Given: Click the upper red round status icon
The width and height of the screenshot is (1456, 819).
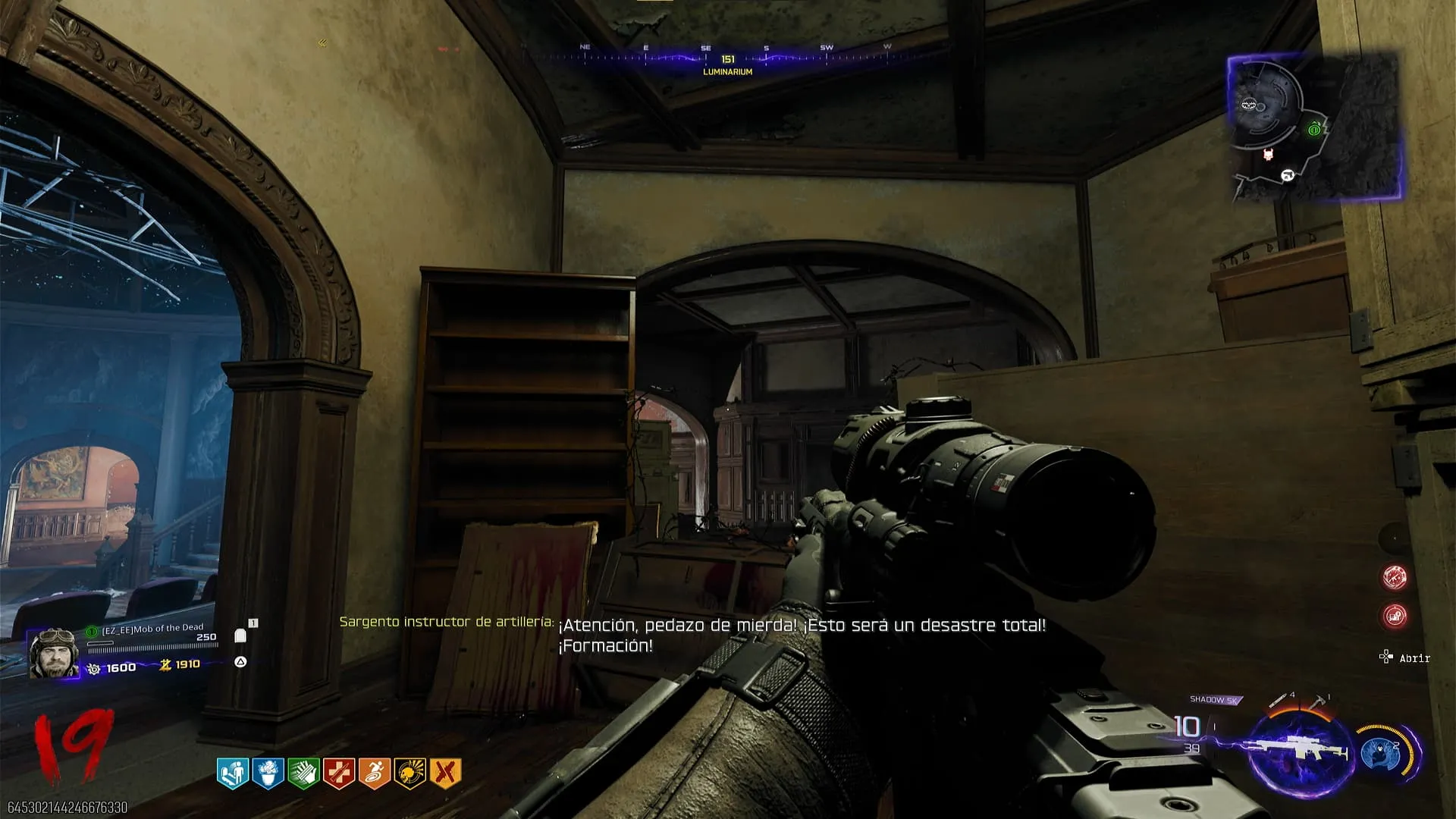Looking at the screenshot, I should click(x=1395, y=577).
